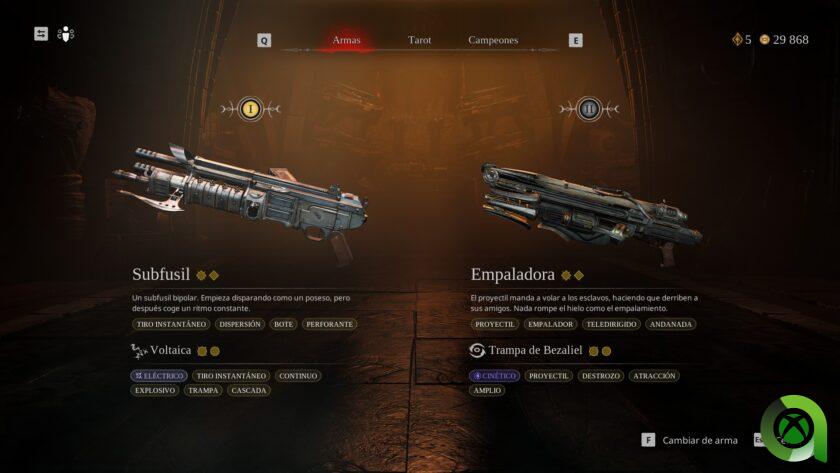
Task: Select the Teledirigido trait tag
Action: pyautogui.click(x=611, y=324)
